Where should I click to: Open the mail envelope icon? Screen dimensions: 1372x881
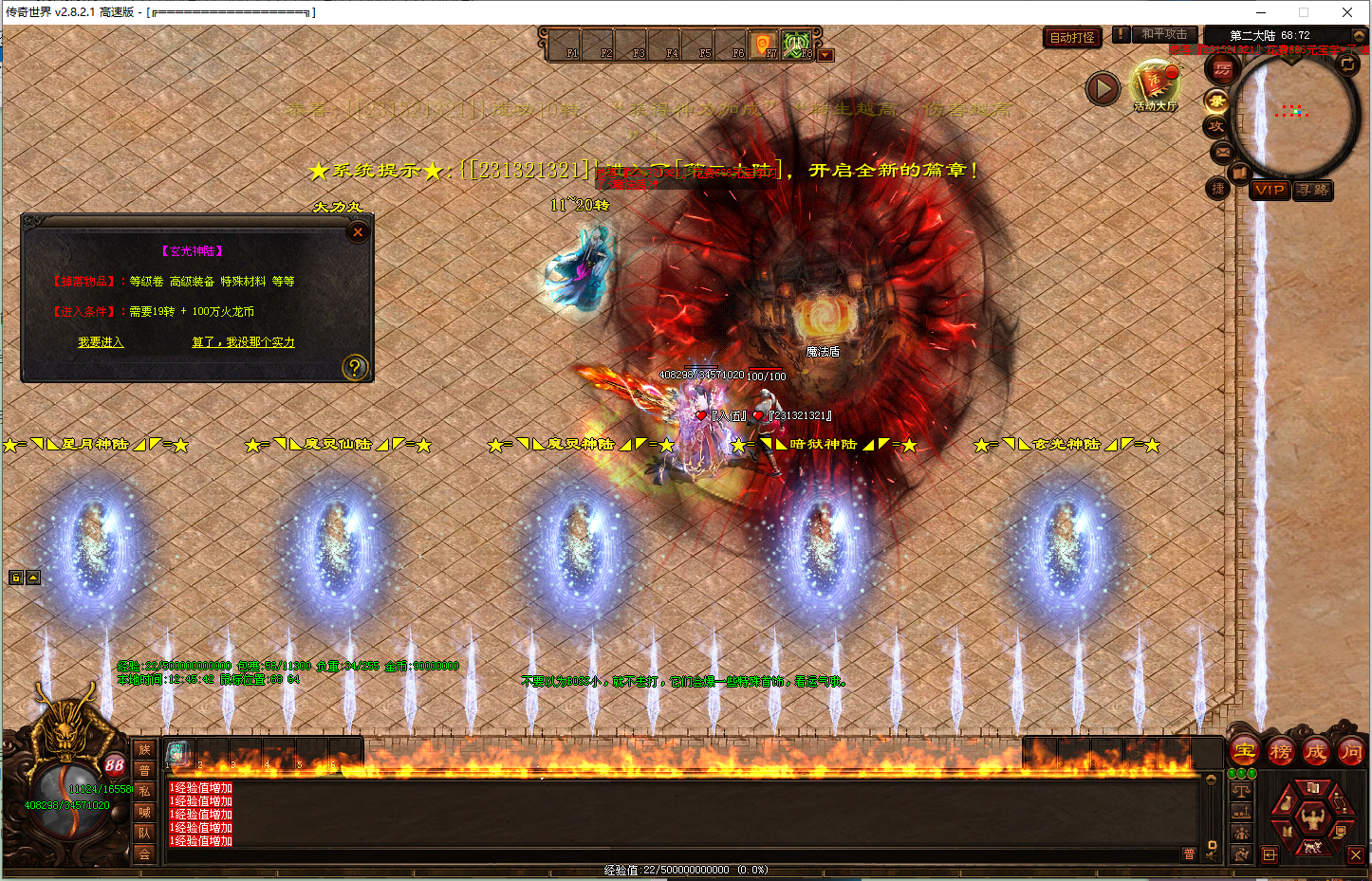[1222, 152]
